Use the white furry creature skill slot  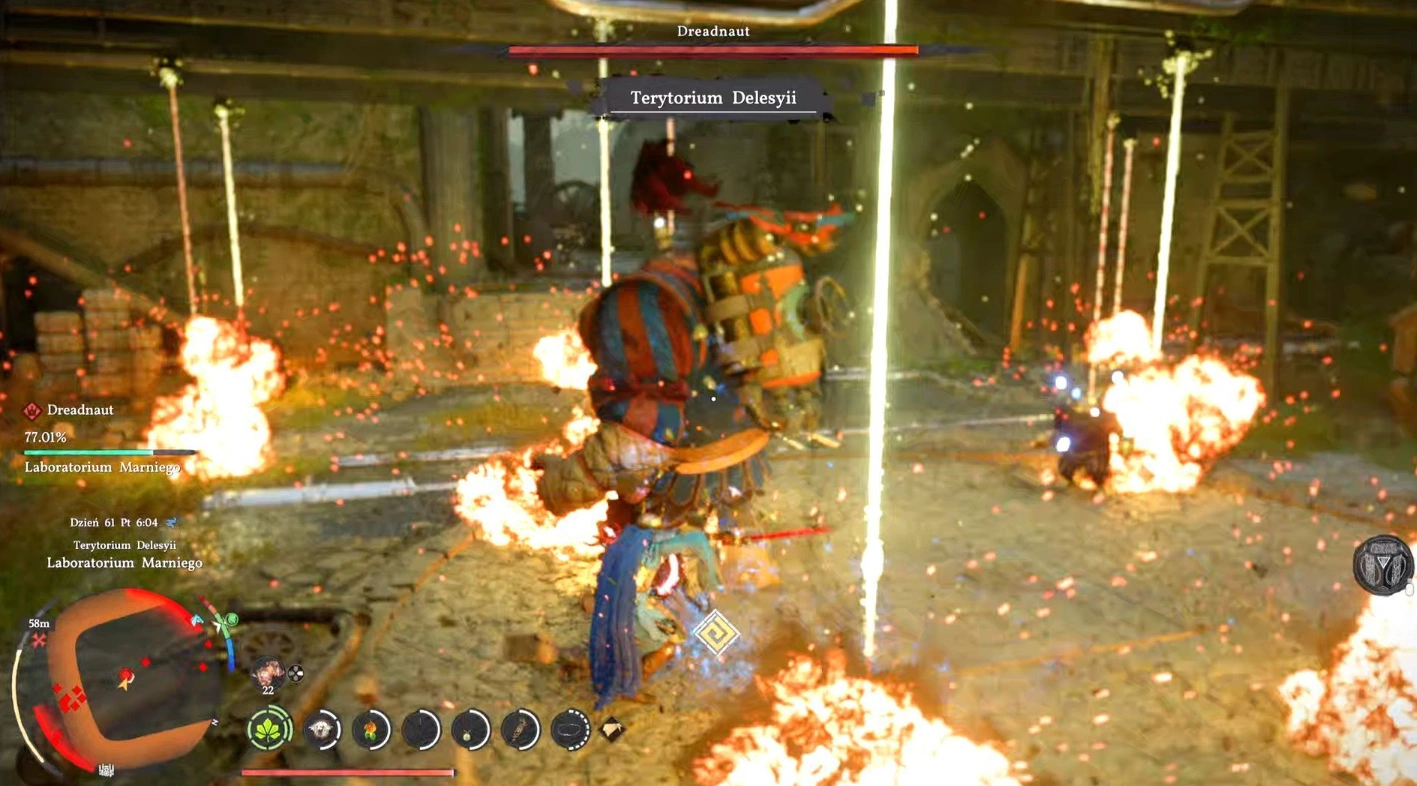[322, 730]
